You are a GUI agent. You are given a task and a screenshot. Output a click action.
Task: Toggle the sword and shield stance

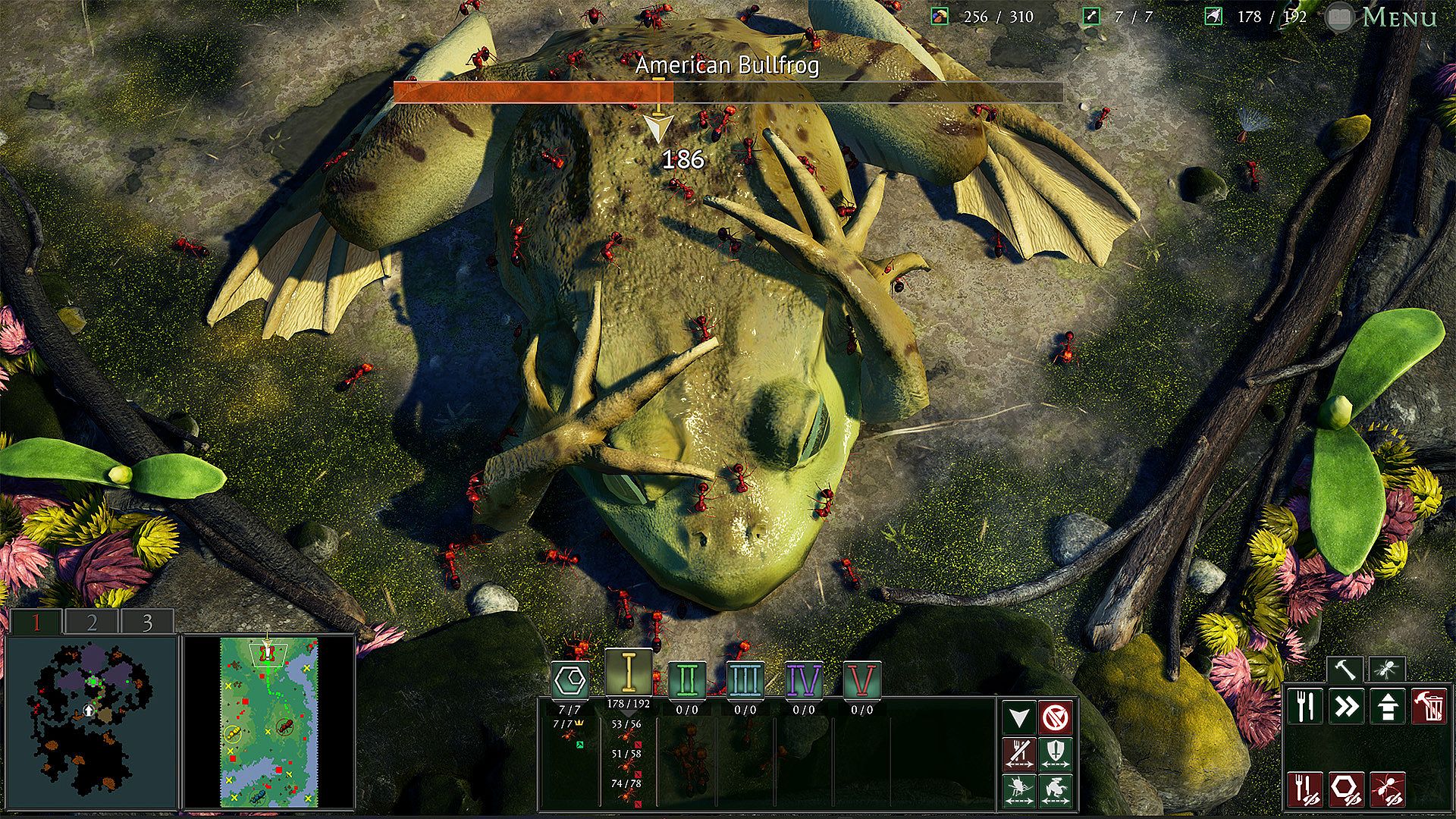tap(1056, 752)
